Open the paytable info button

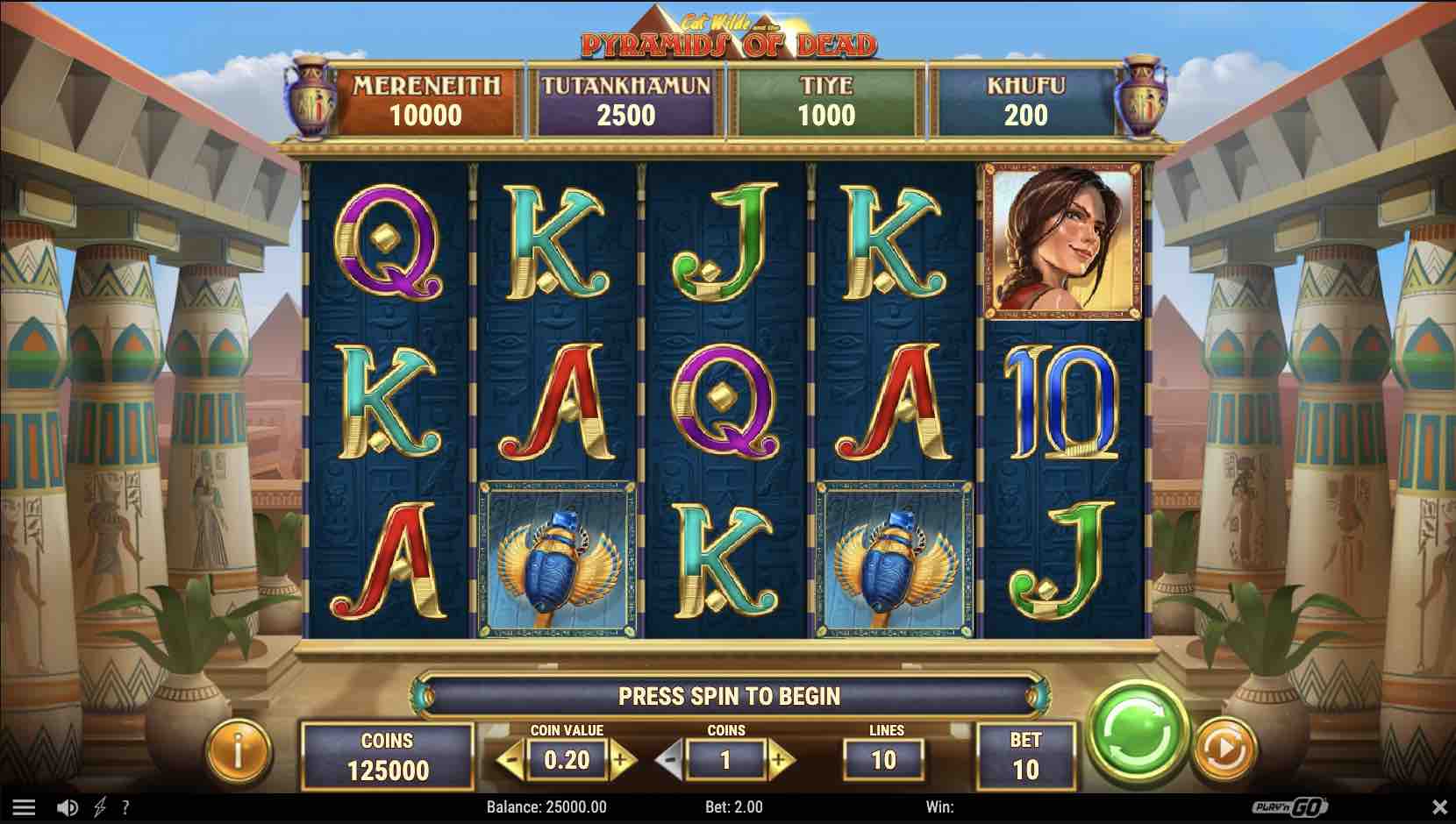click(x=238, y=750)
